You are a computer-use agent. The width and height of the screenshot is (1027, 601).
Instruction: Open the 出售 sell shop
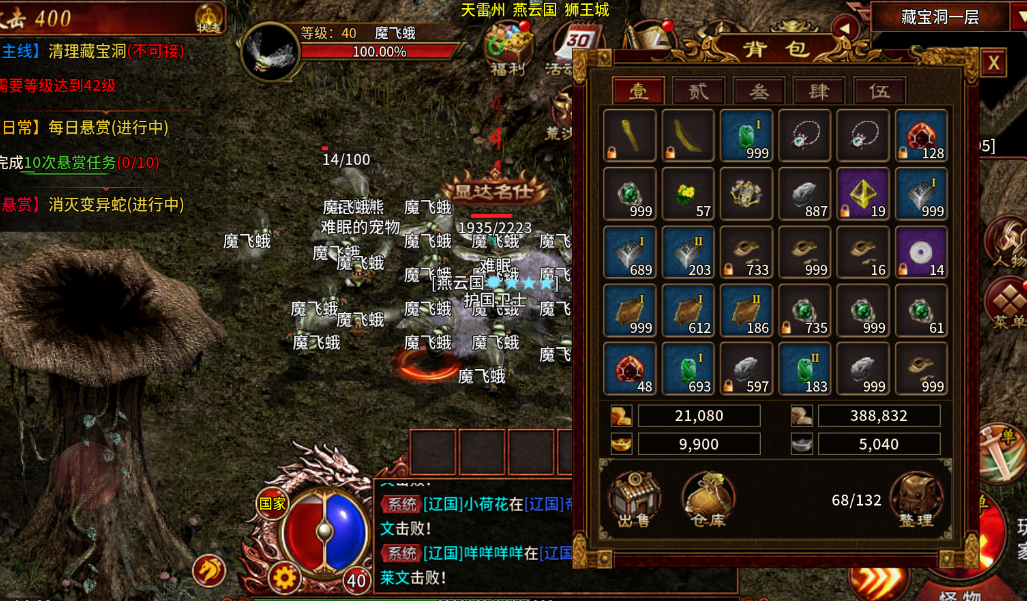[634, 499]
